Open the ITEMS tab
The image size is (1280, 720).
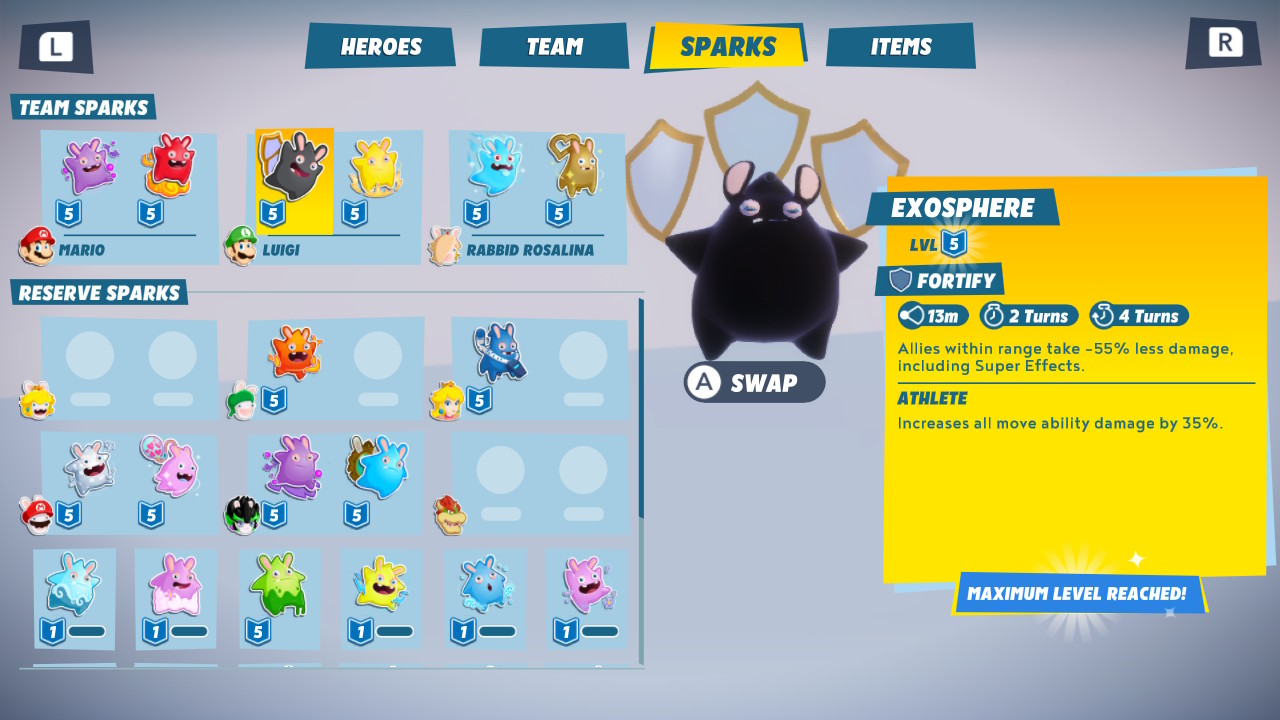(x=899, y=44)
